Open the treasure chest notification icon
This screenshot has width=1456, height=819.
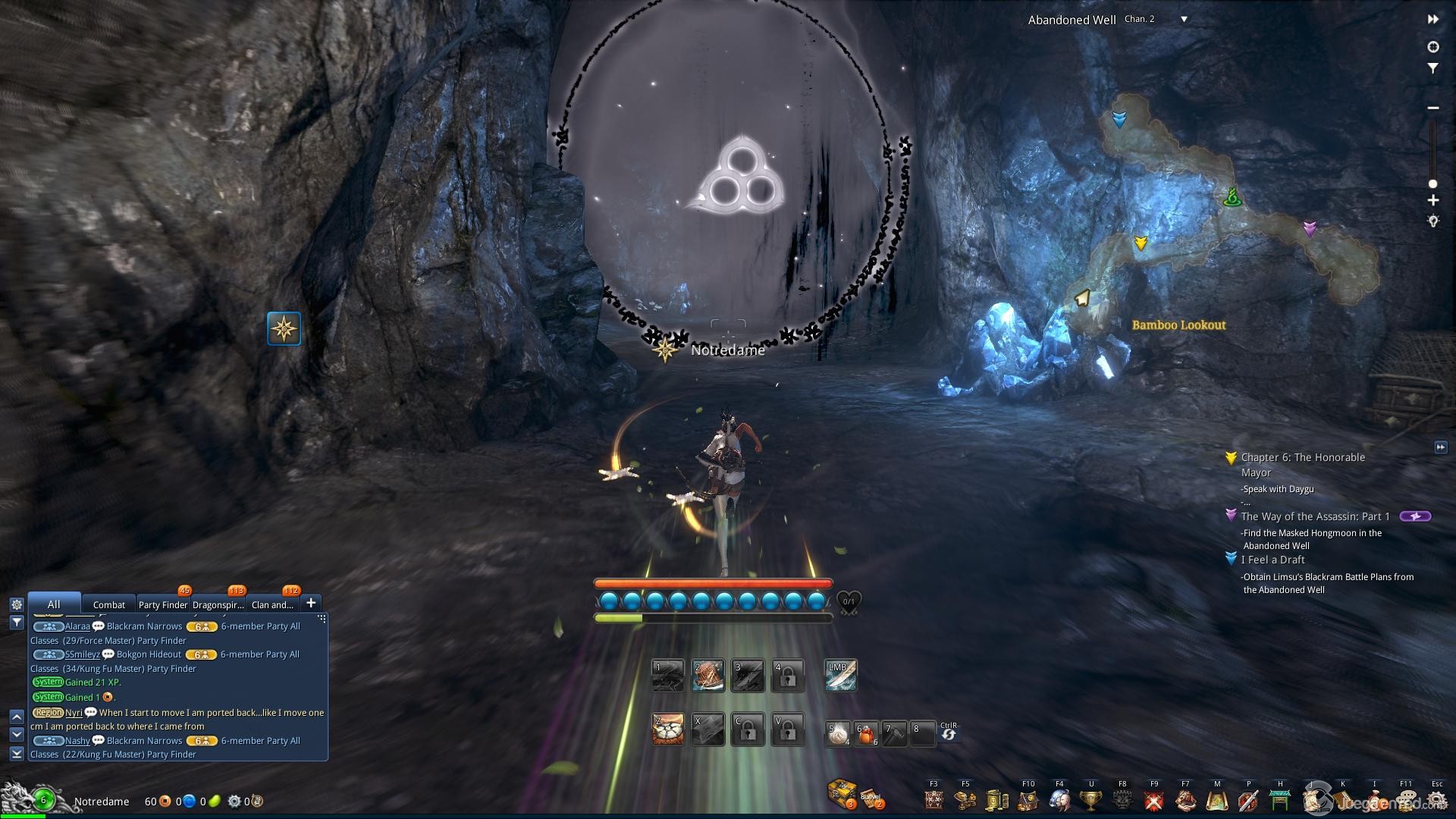pyautogui.click(x=842, y=794)
